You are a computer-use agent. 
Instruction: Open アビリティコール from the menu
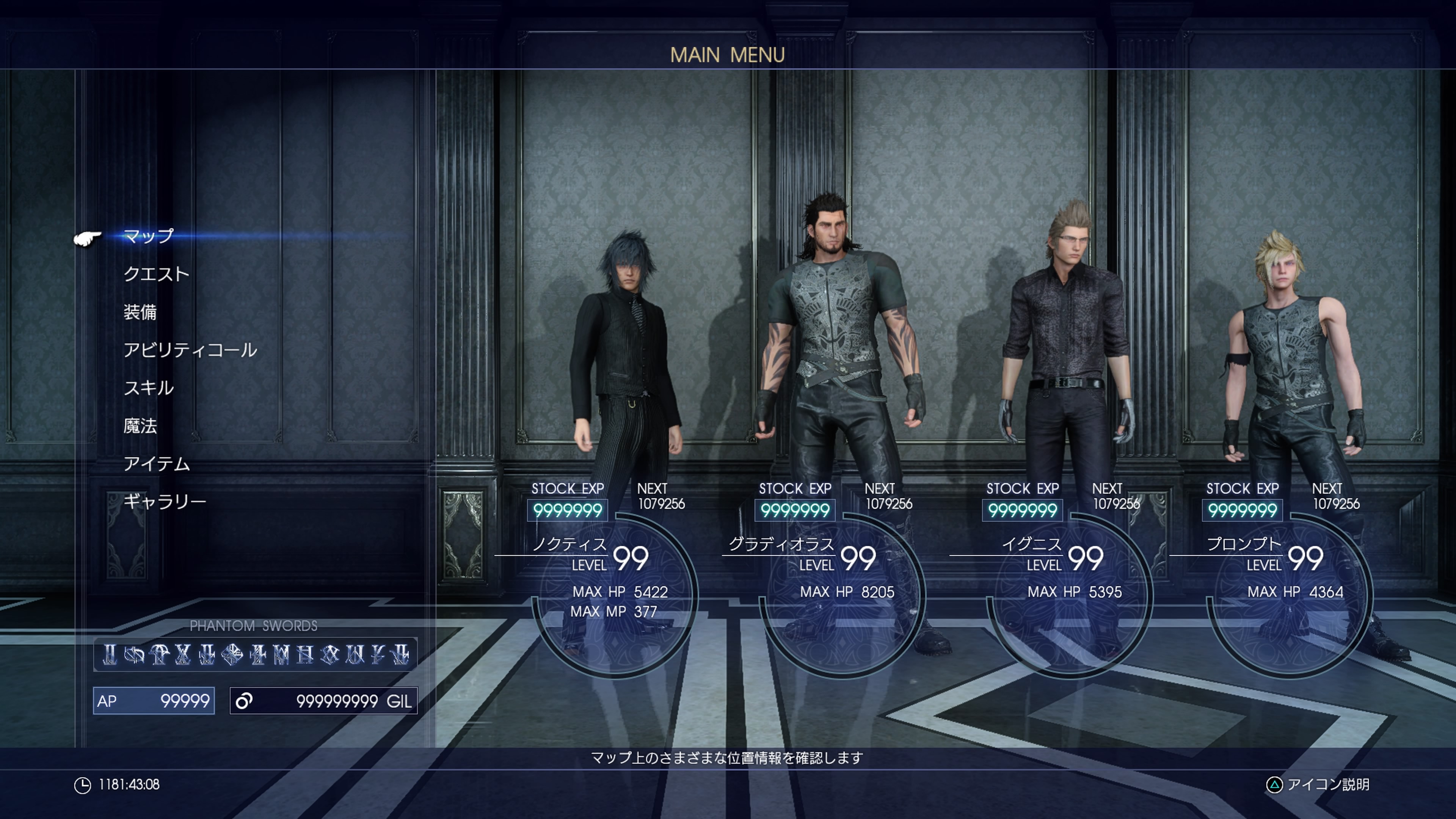pyautogui.click(x=190, y=350)
